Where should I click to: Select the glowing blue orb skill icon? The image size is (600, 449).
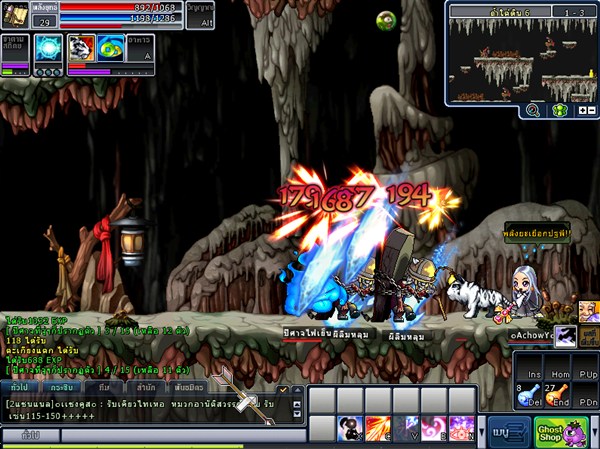point(49,49)
